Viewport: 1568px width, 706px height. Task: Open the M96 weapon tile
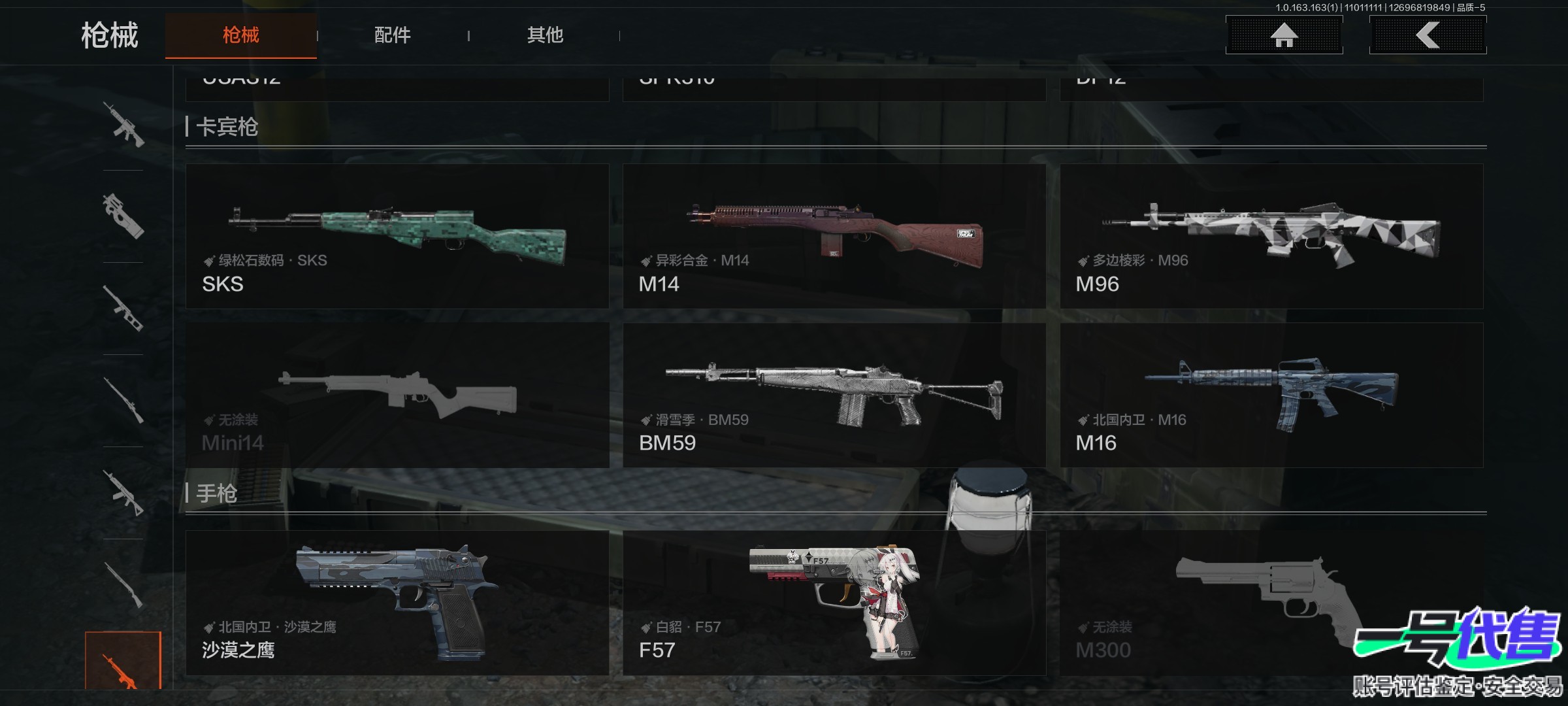click(1271, 236)
